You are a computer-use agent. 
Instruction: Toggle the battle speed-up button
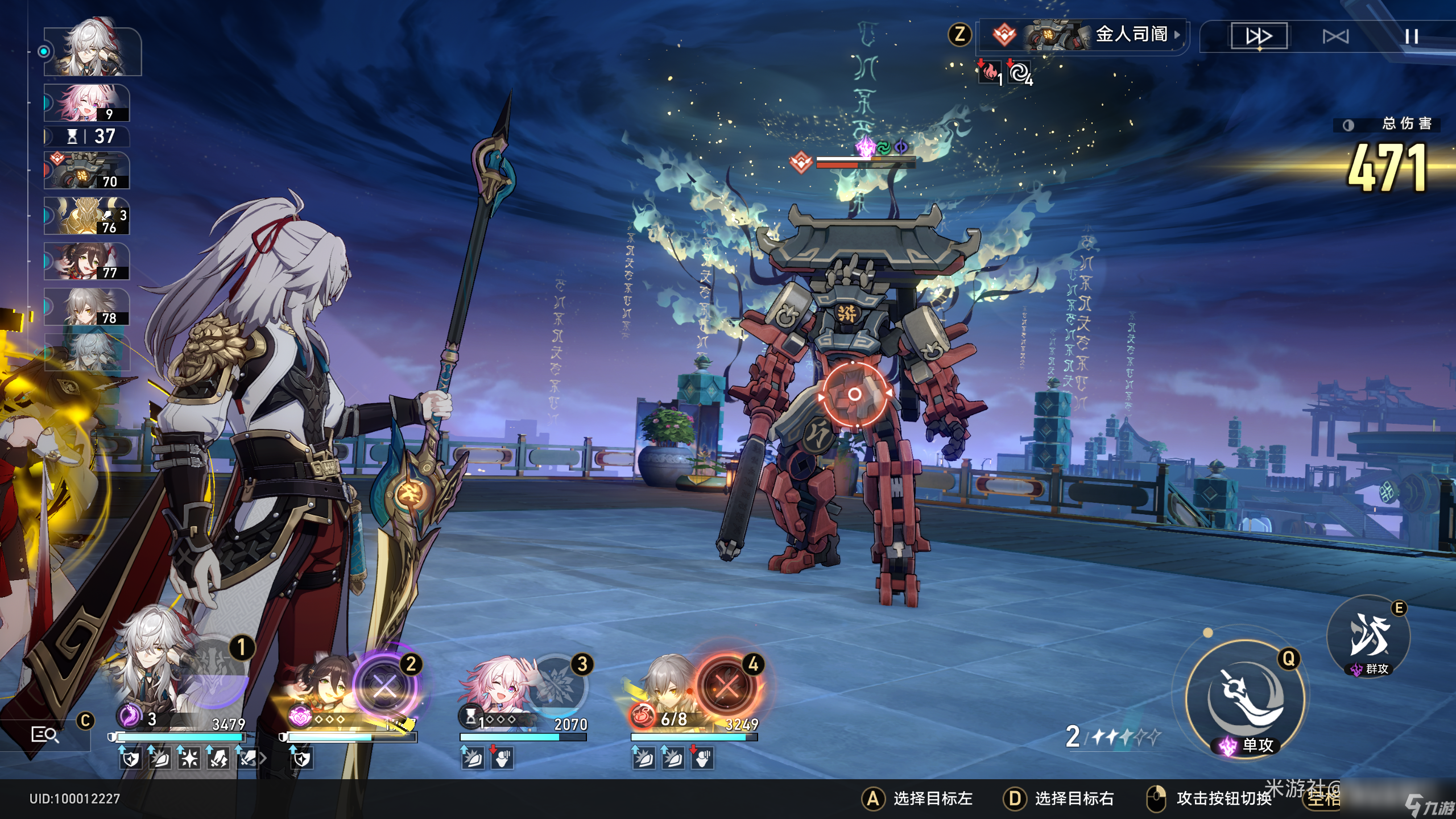pos(1259,36)
